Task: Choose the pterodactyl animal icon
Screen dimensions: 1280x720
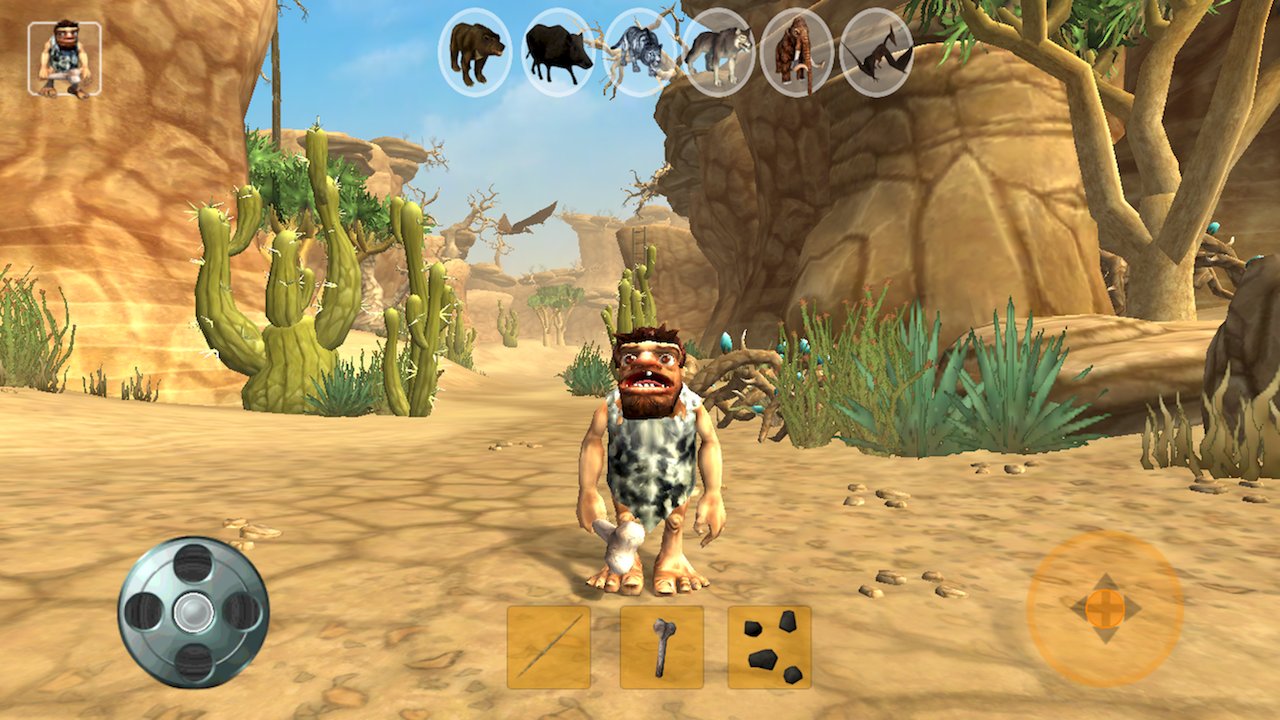Action: [877, 52]
